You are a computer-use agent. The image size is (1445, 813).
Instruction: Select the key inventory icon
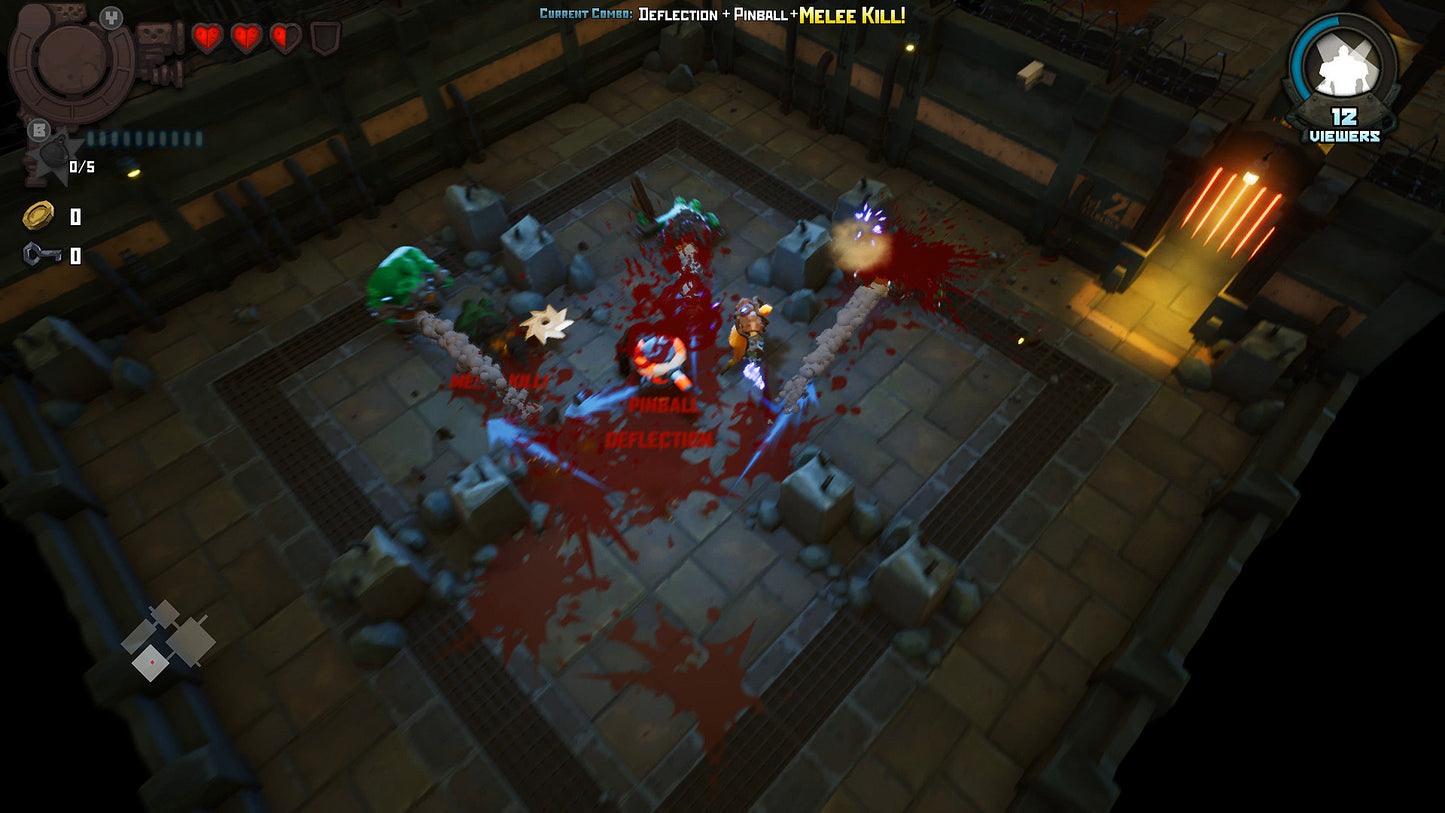pyautogui.click(x=40, y=255)
